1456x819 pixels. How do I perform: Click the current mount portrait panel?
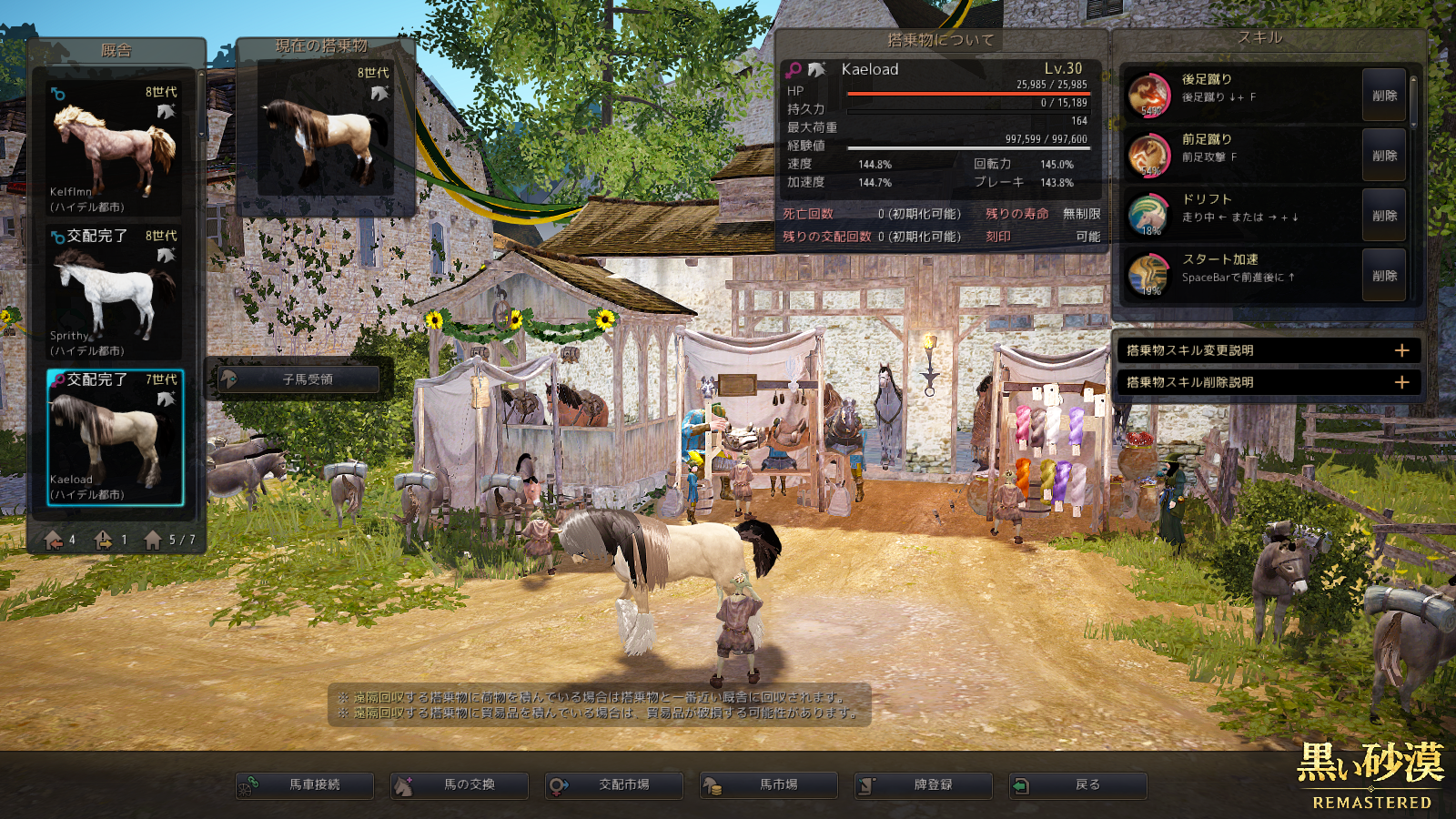click(326, 127)
